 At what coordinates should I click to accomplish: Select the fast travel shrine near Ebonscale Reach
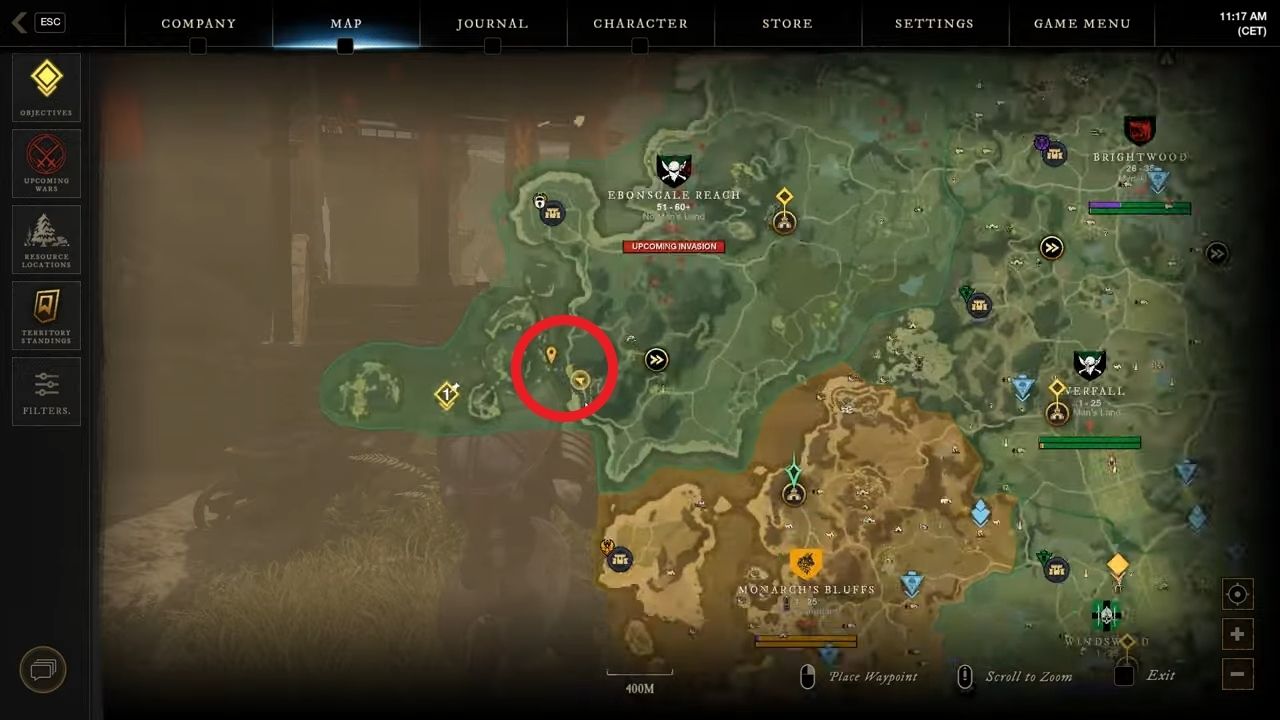[656, 360]
